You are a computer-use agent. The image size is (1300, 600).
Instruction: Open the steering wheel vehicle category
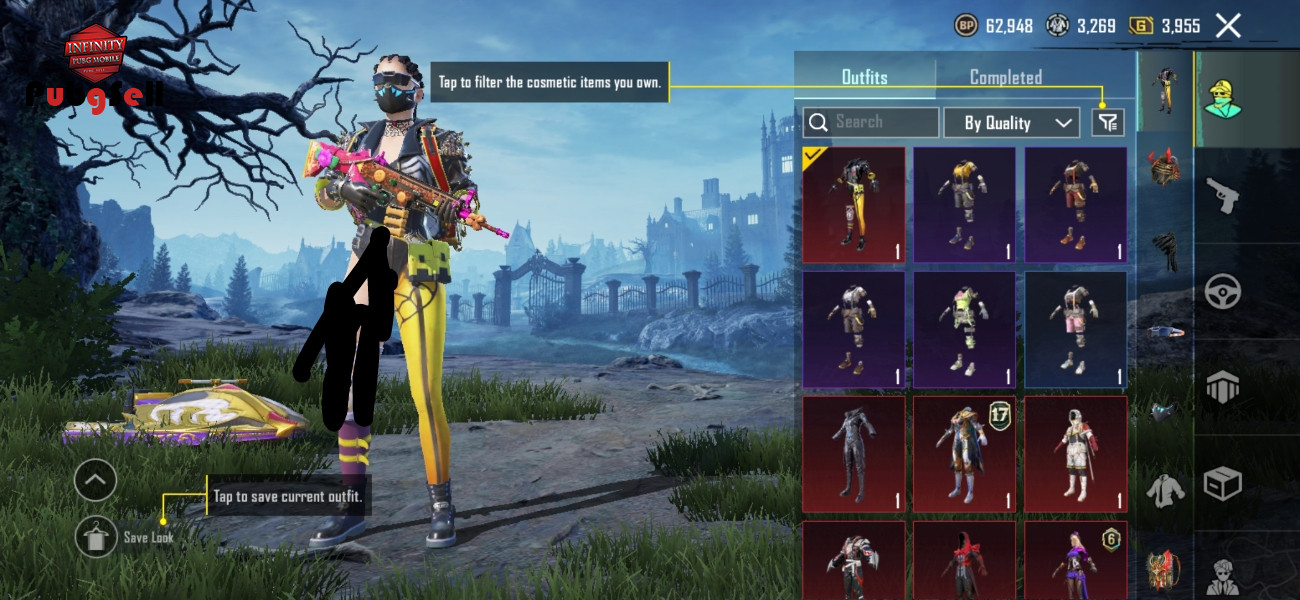(x=1222, y=291)
